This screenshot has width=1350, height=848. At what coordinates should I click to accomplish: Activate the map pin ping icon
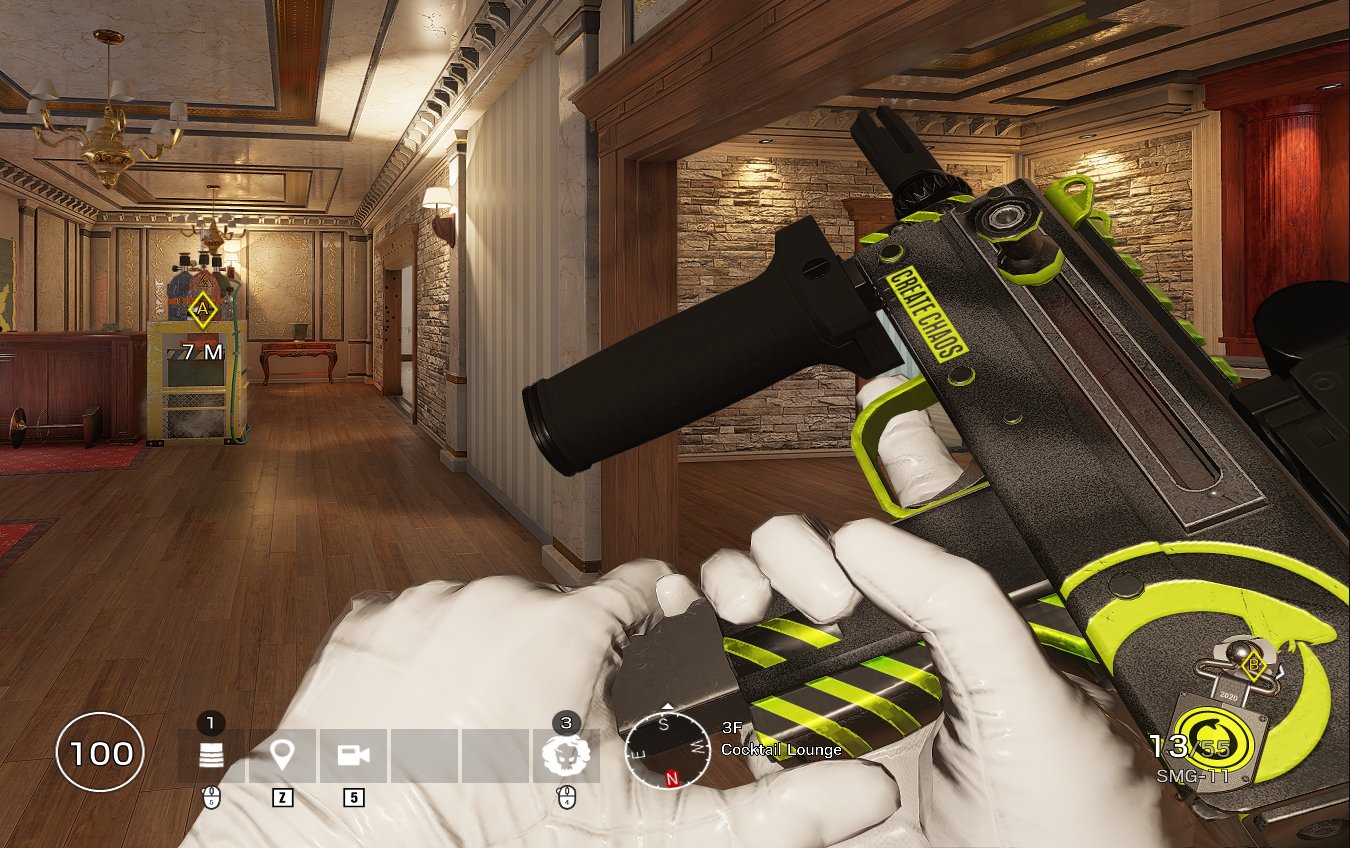(282, 755)
